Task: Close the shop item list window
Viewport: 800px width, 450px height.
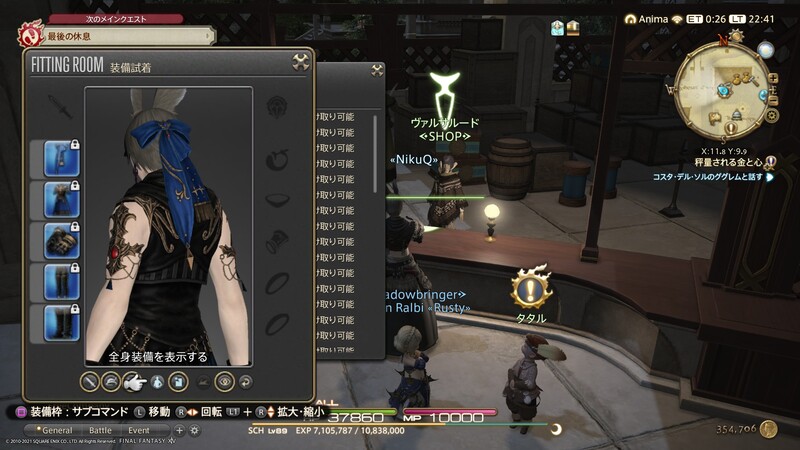Action: click(x=377, y=70)
